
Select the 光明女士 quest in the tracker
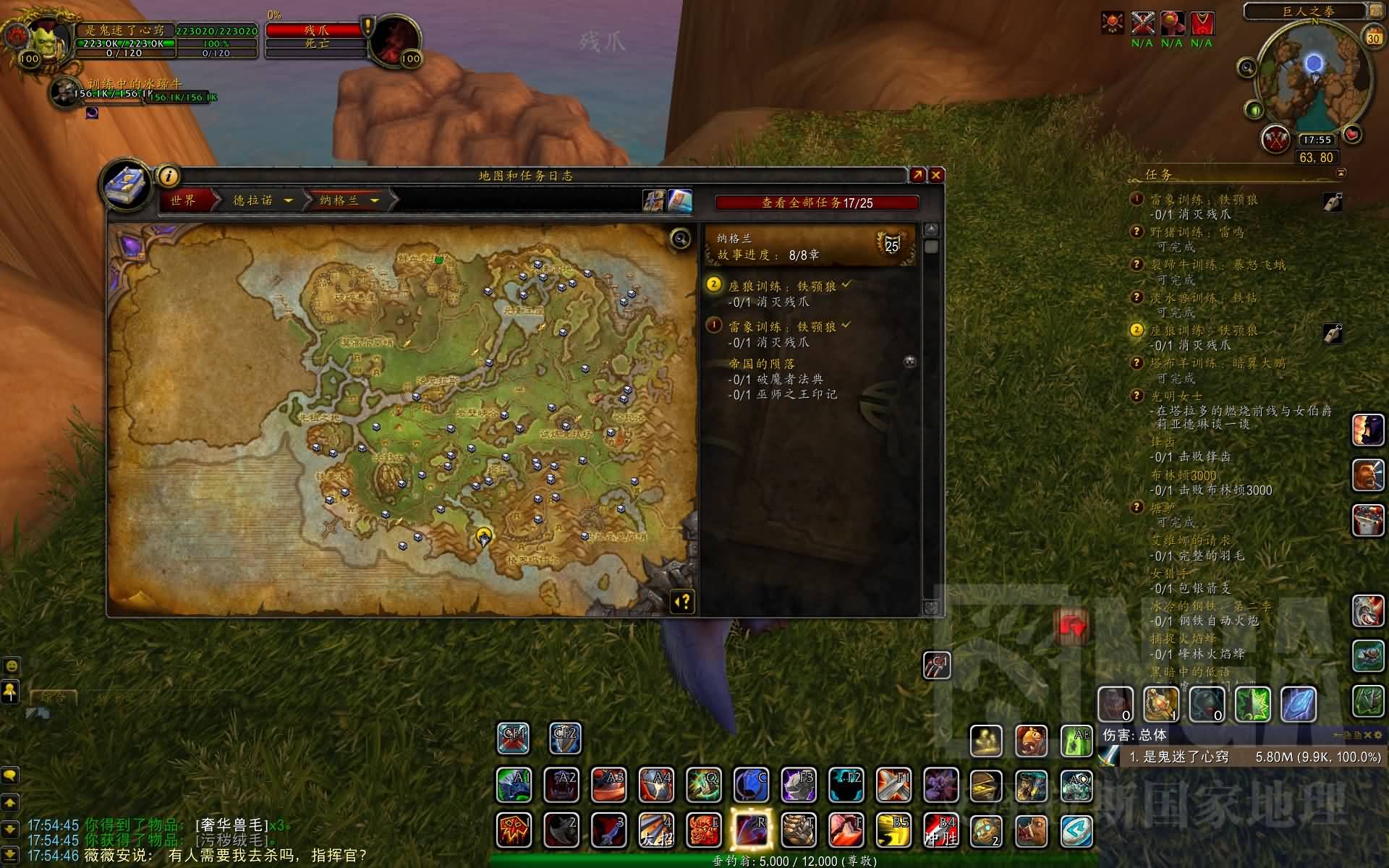pos(1176,396)
